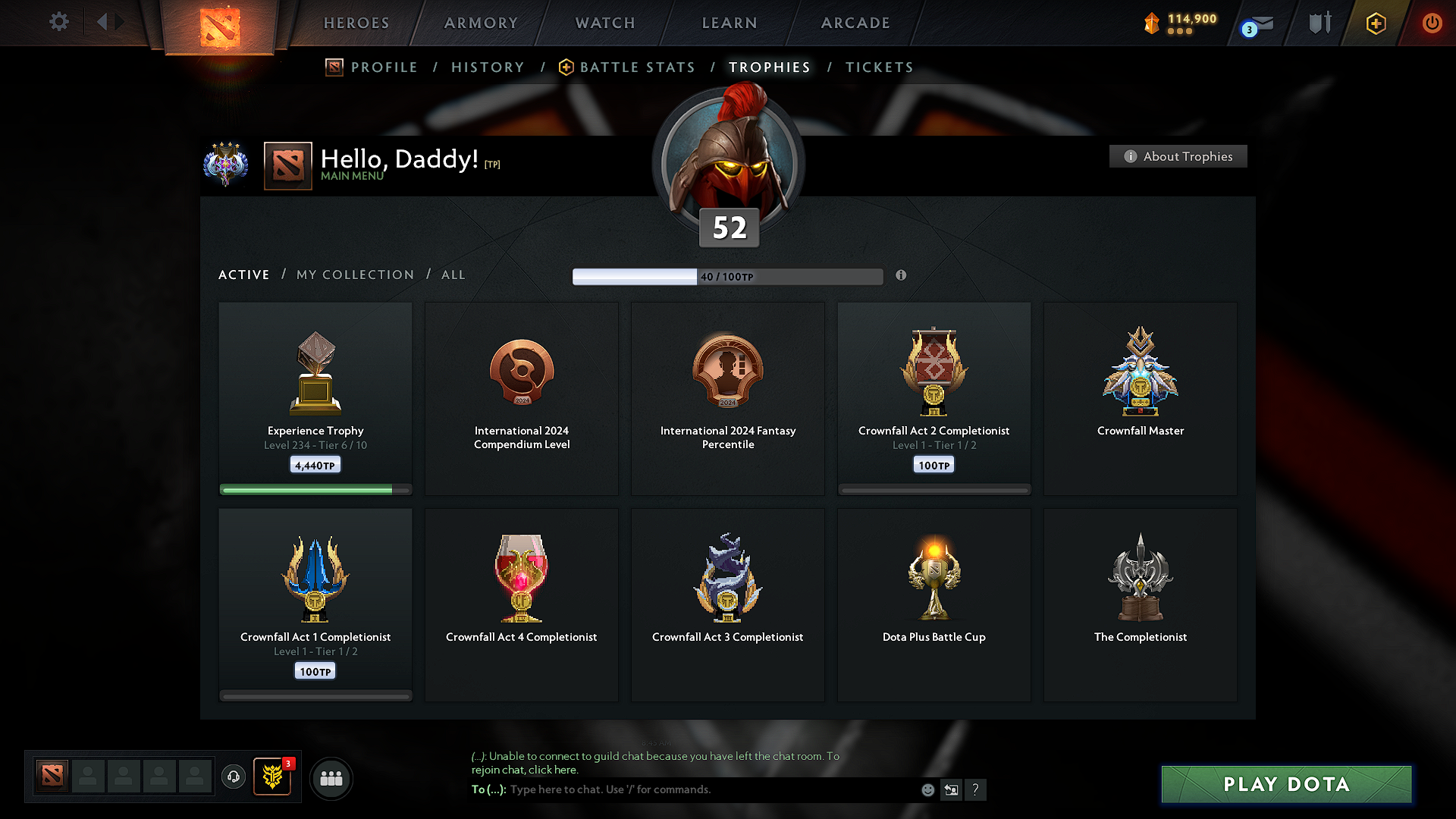Viewport: 1456px width, 819px height.
Task: Click the 'click here' guild chat link
Action: click(x=551, y=769)
